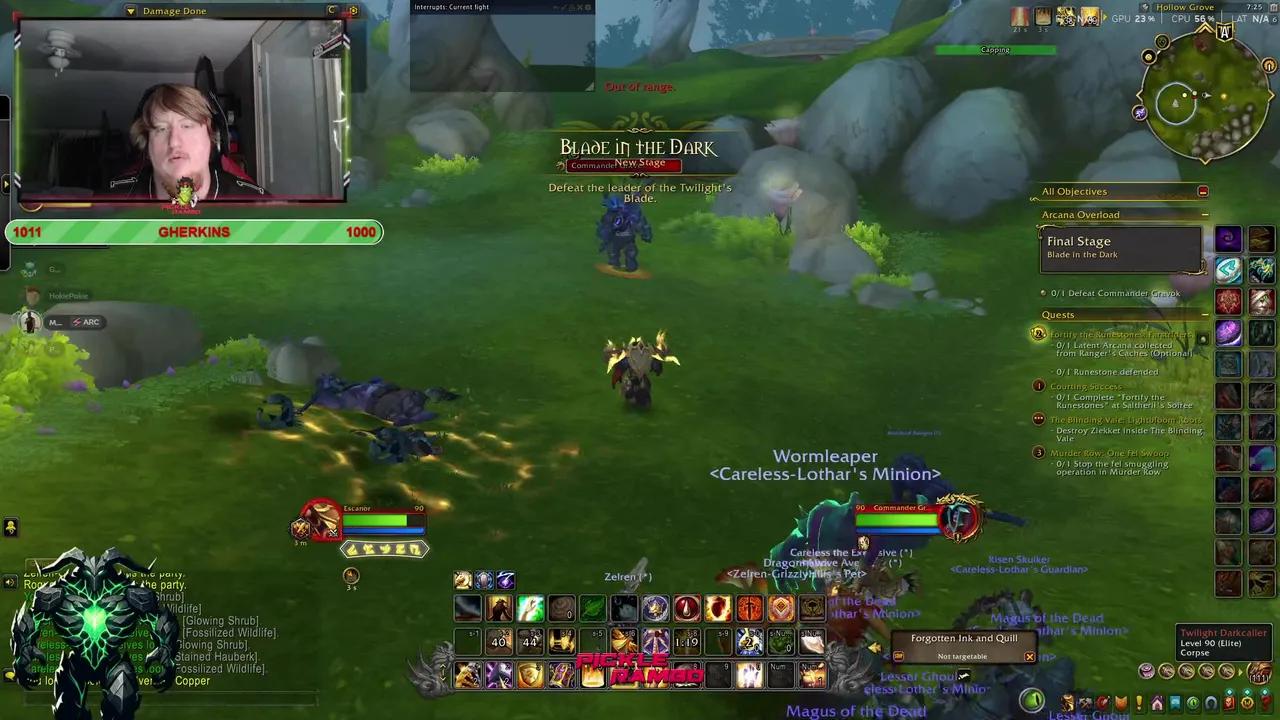Open the housing dashboard house icon
This screenshot has width=1280, height=720.
(1157, 703)
